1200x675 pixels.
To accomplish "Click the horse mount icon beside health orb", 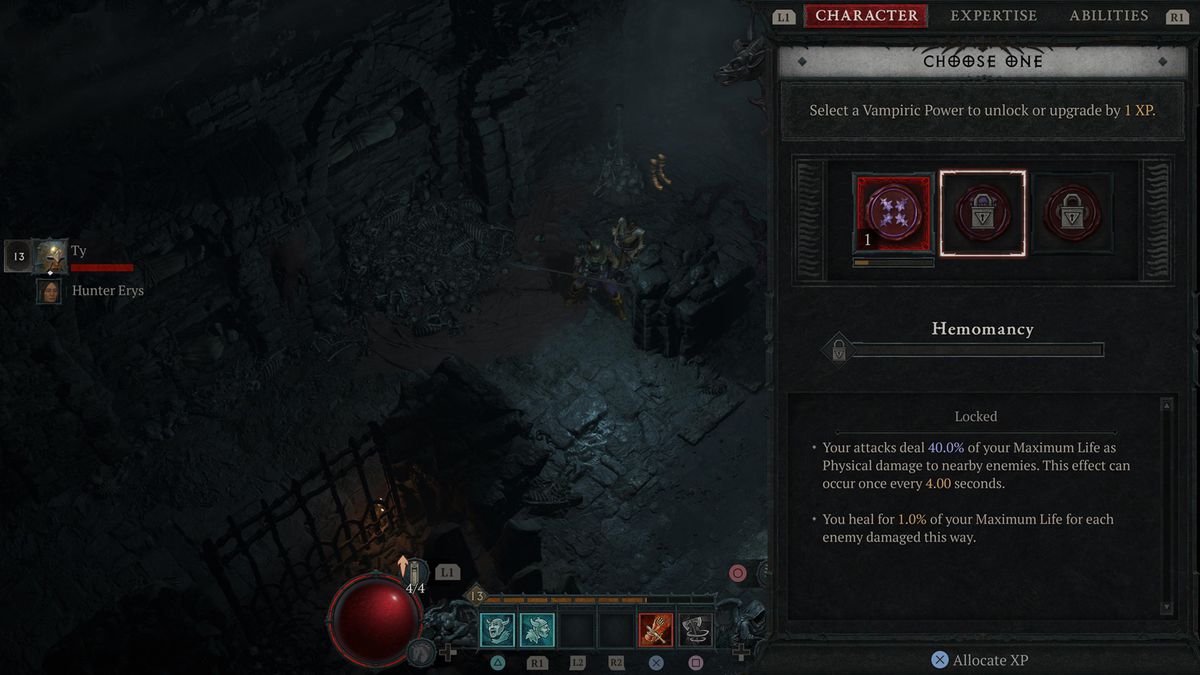I will [421, 653].
